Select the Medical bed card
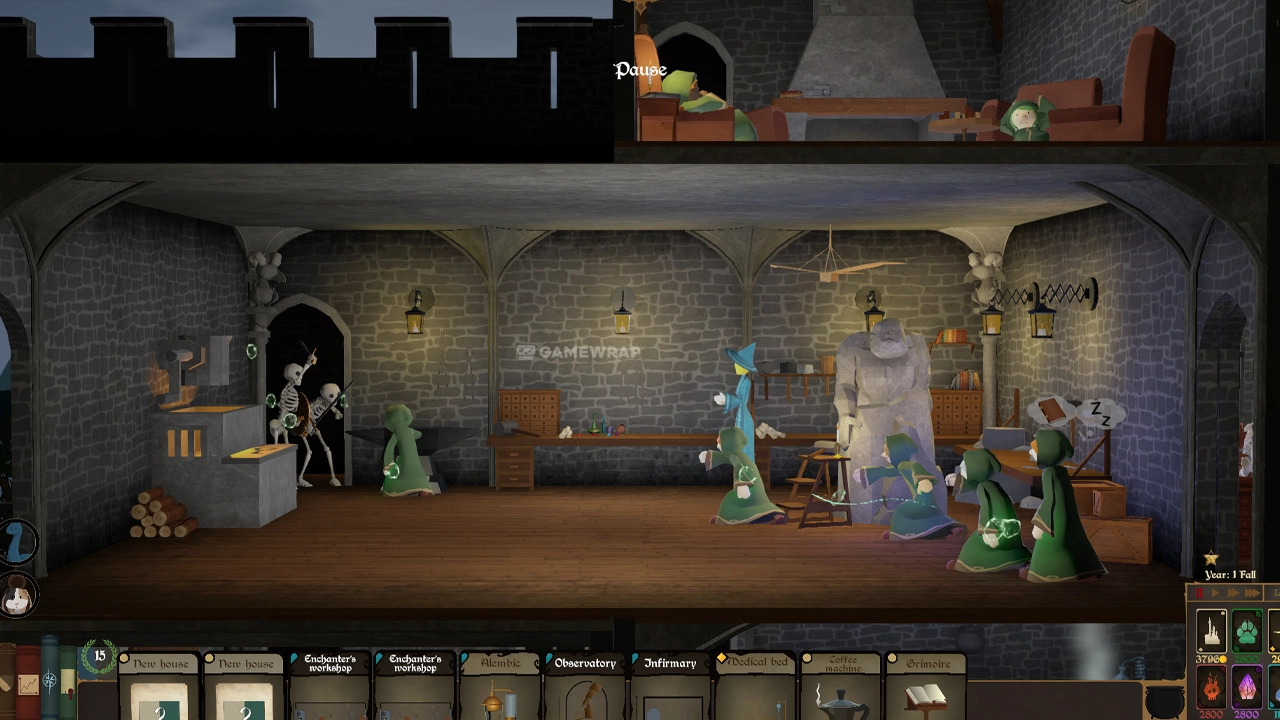Screen dimensions: 1280x720 coord(756,689)
